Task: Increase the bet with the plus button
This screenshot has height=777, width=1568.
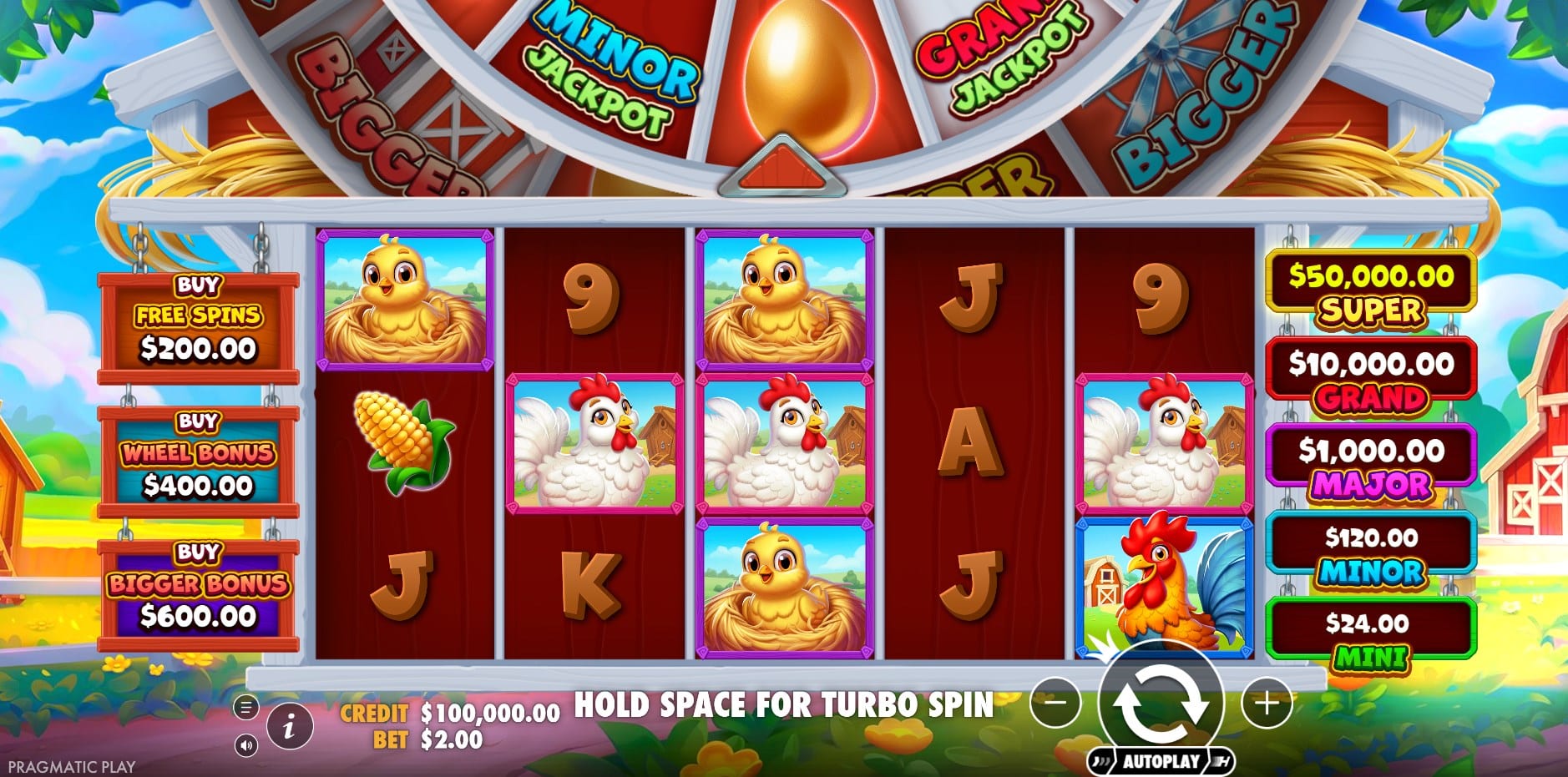Action: pos(1267,703)
